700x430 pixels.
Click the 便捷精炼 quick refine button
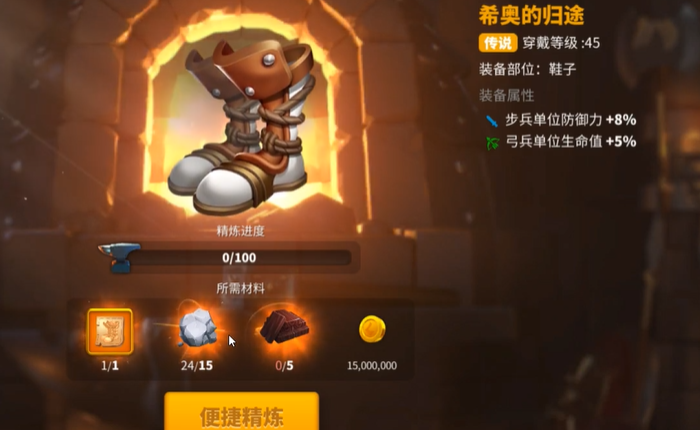(241, 412)
